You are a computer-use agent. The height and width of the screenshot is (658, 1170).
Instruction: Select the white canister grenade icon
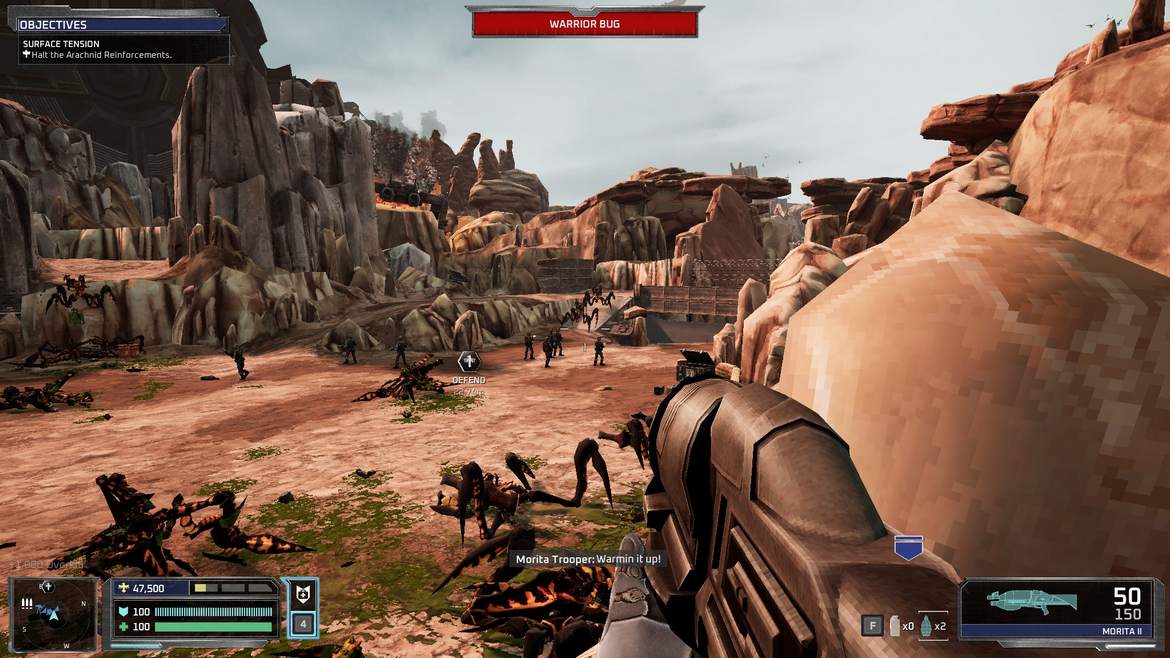(895, 626)
